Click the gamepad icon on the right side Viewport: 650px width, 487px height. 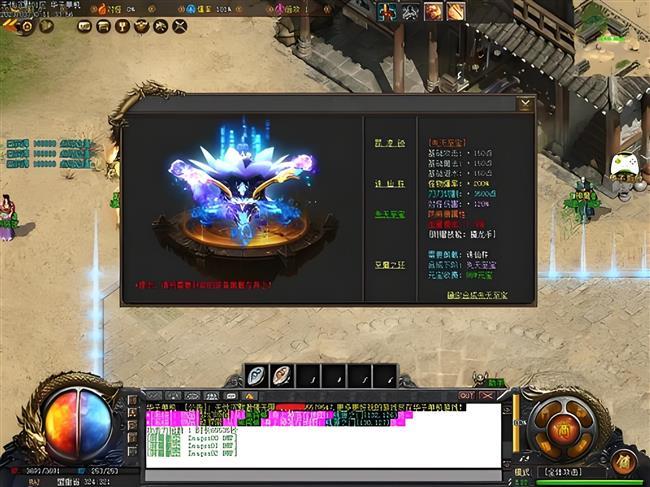point(624,161)
